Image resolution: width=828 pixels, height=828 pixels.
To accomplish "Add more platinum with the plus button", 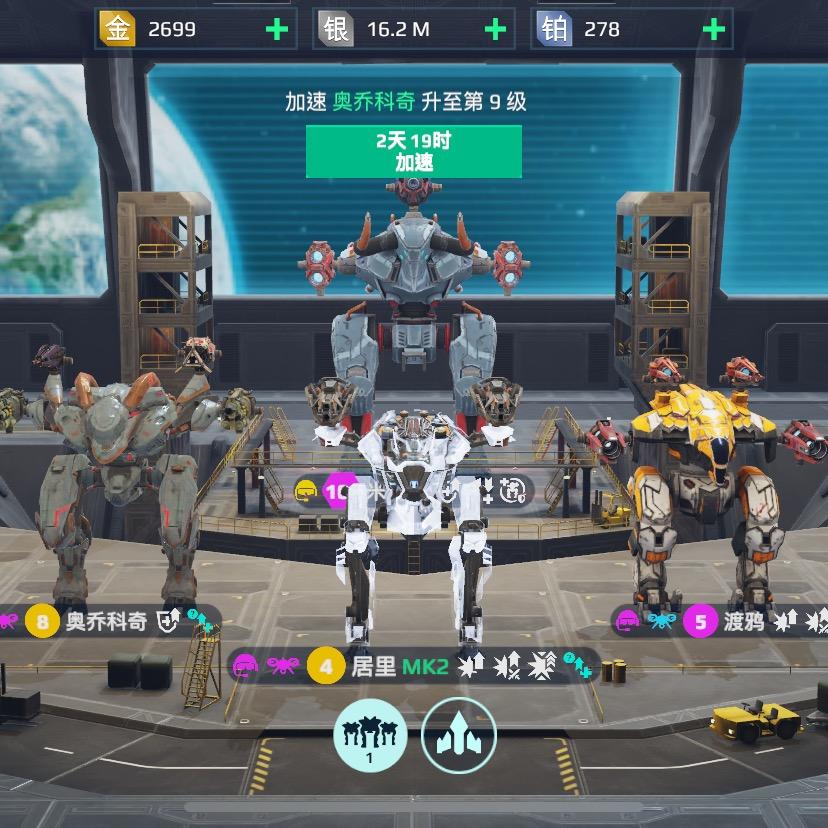I will (x=713, y=30).
